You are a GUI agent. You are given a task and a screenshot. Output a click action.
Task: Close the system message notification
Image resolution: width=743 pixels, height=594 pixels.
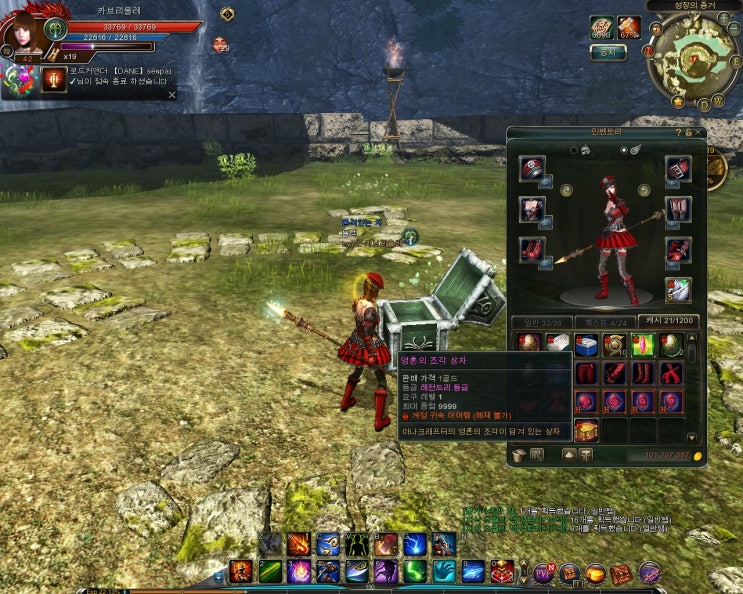171,94
